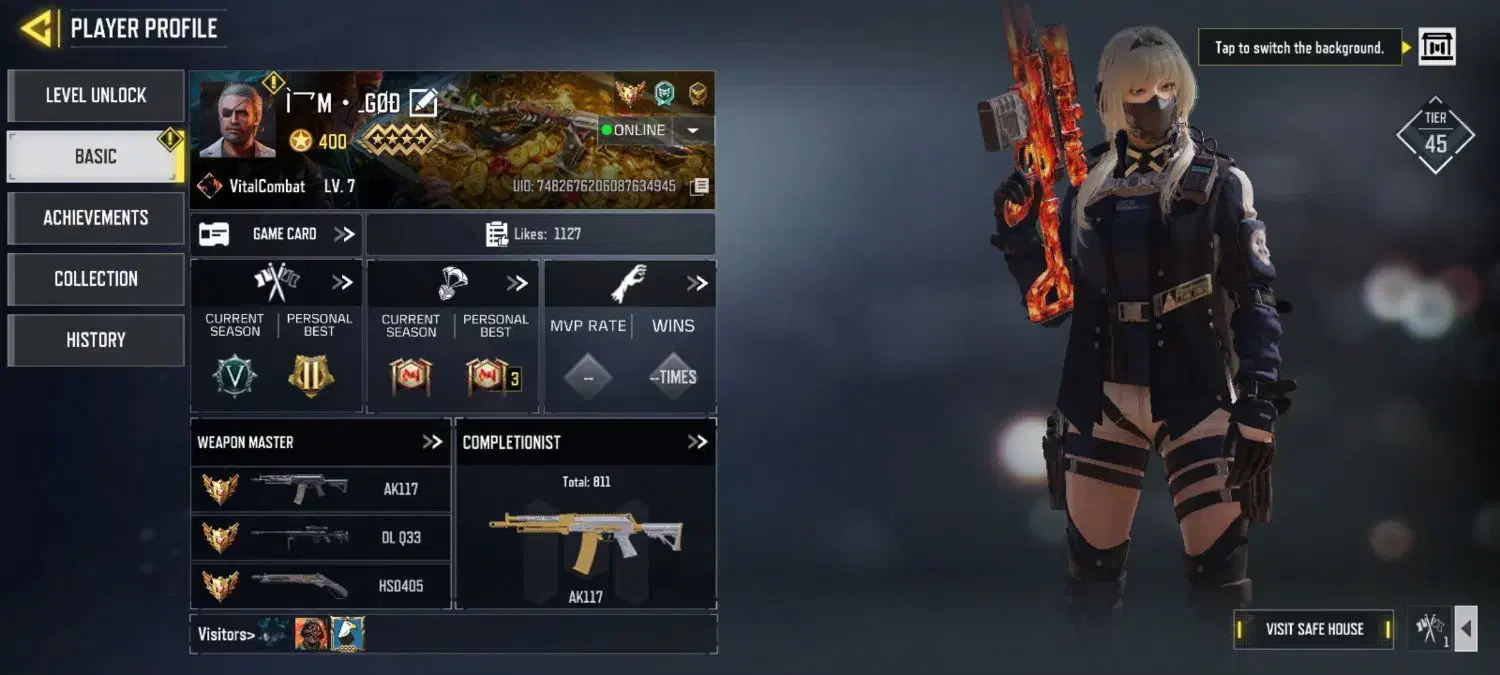Open the Online status dropdown
Viewport: 1500px width, 675px height.
[x=692, y=130]
